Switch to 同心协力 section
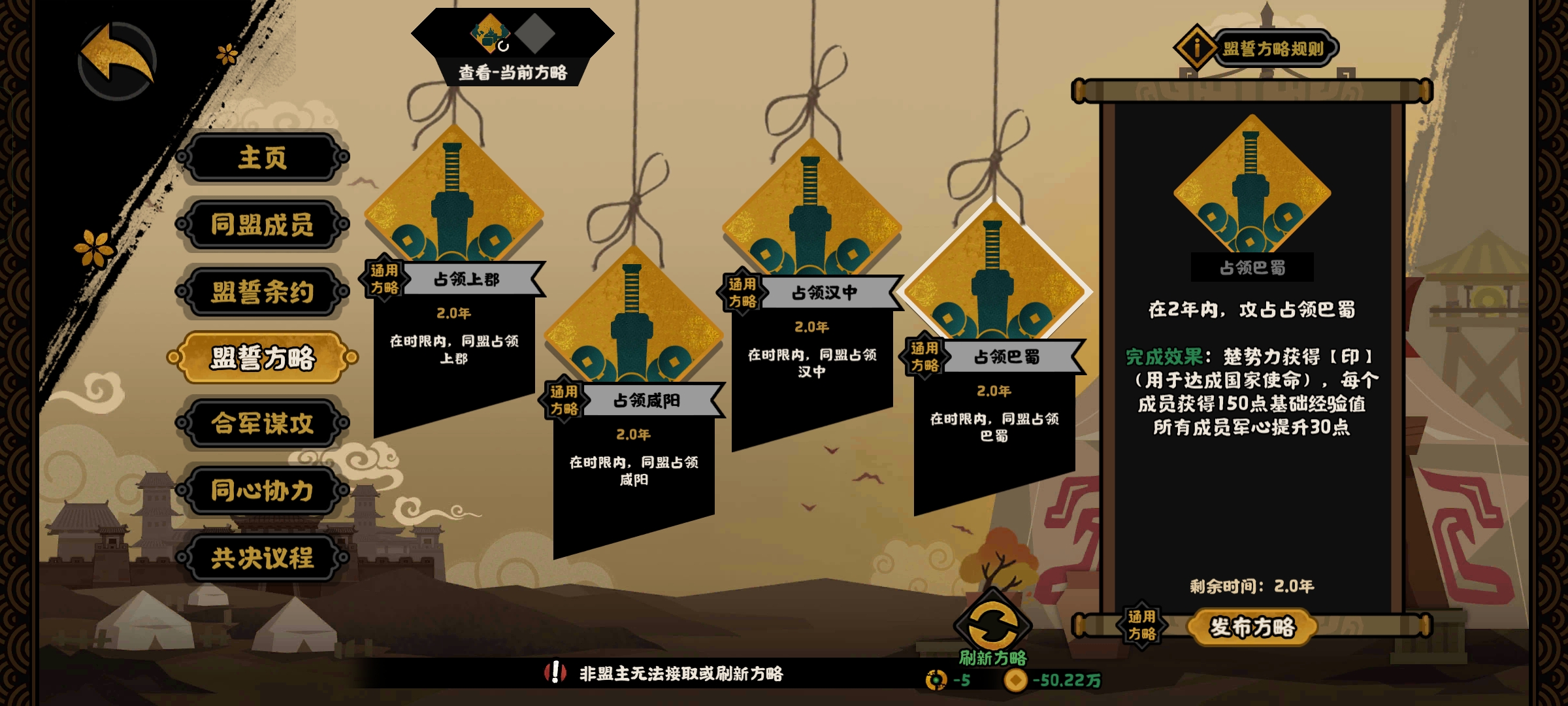 click(x=262, y=490)
